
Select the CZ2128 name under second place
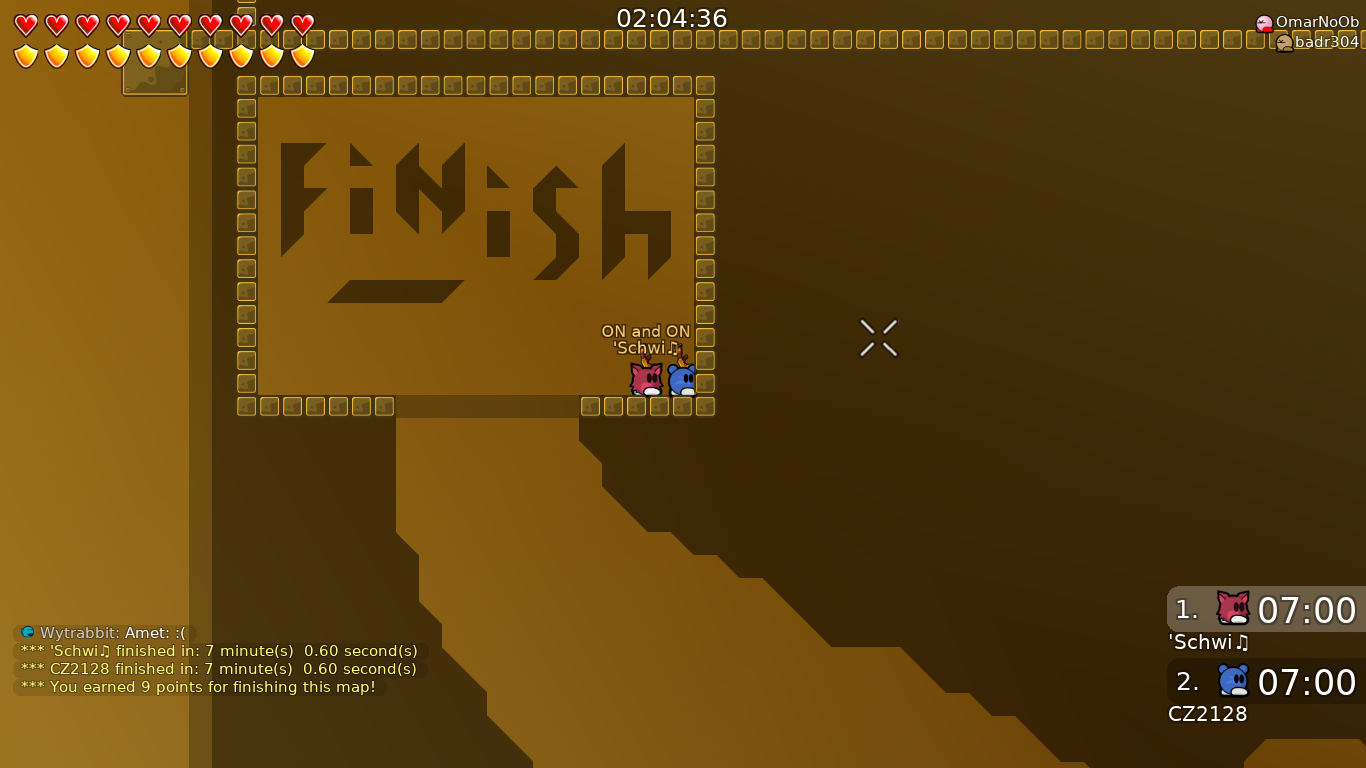pyautogui.click(x=1207, y=714)
